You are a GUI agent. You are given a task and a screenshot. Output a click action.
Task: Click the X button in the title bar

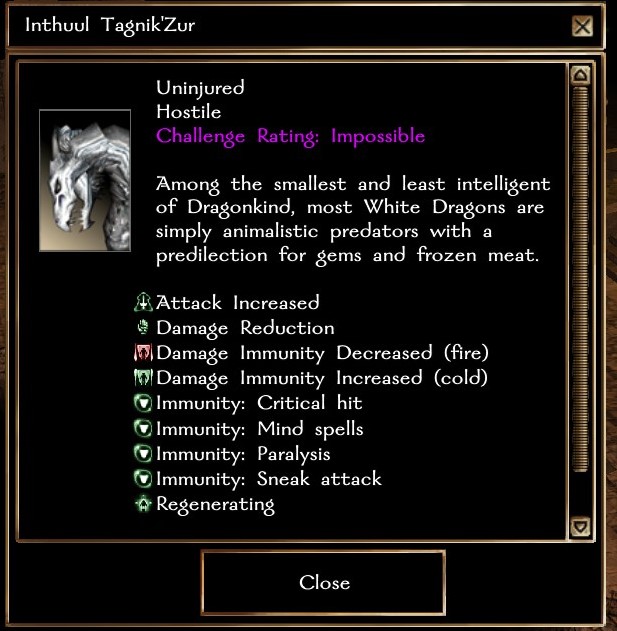tap(582, 26)
